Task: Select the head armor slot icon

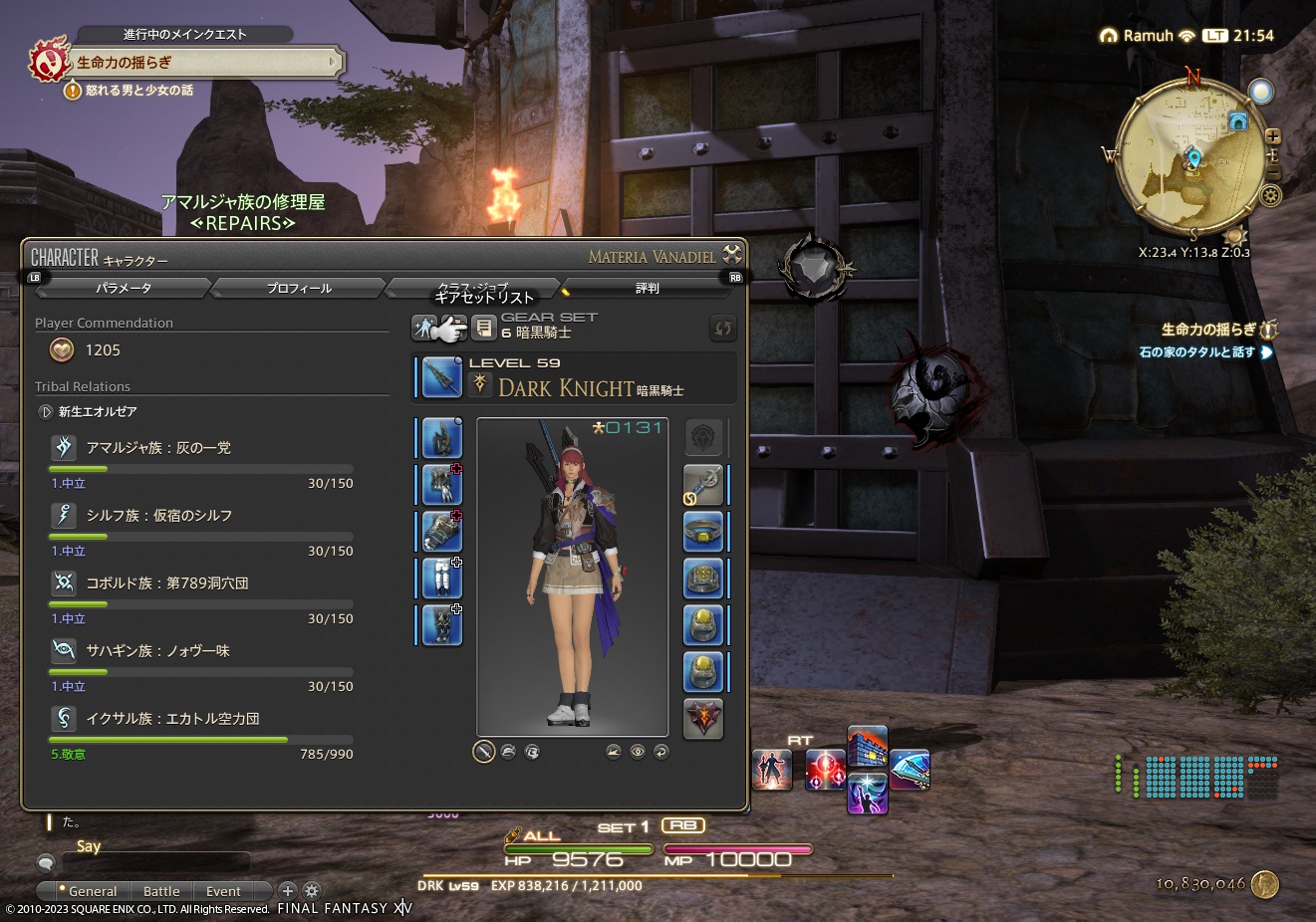Action: click(x=439, y=438)
